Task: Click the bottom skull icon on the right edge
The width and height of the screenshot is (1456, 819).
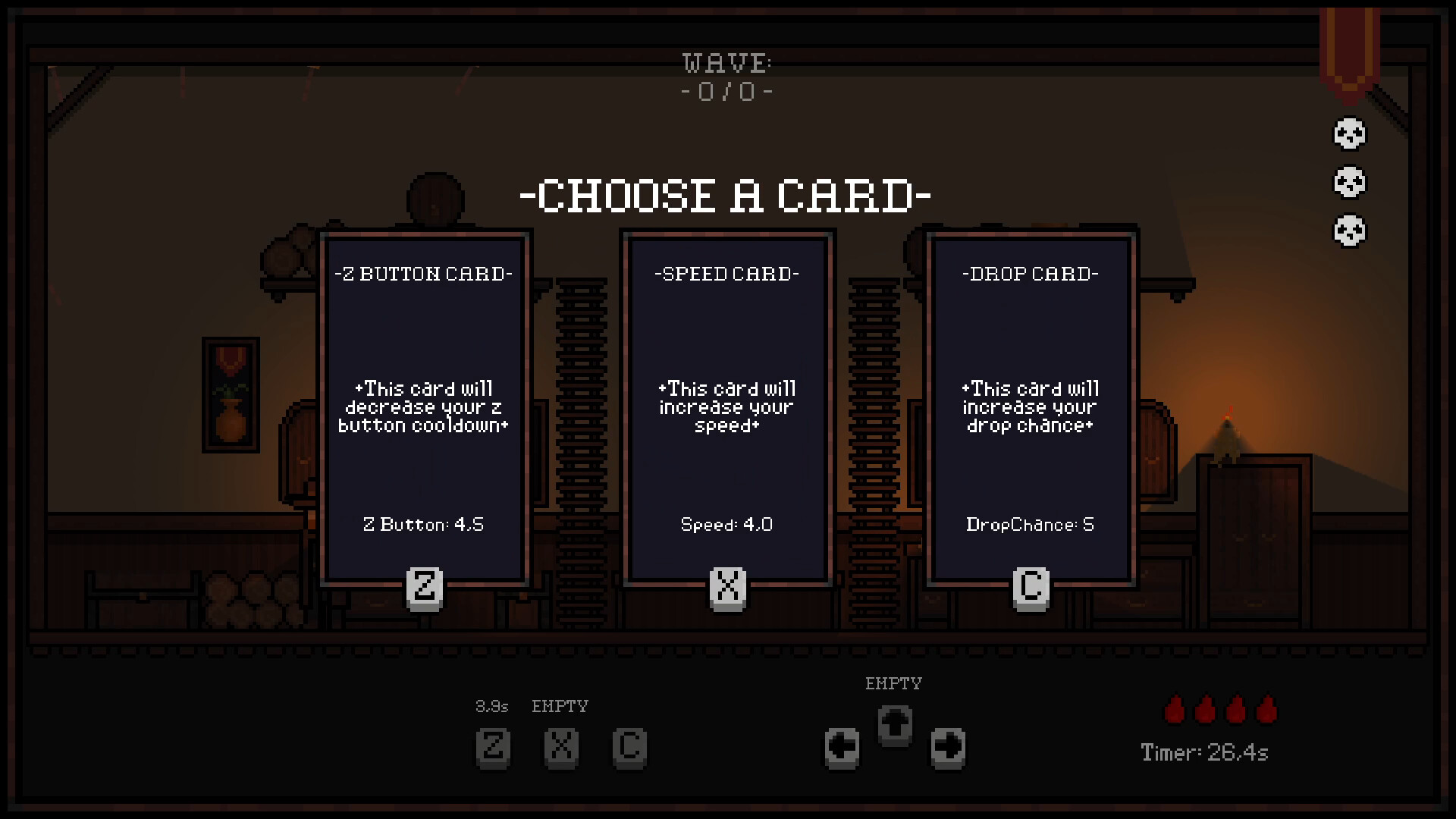Action: pyautogui.click(x=1349, y=232)
